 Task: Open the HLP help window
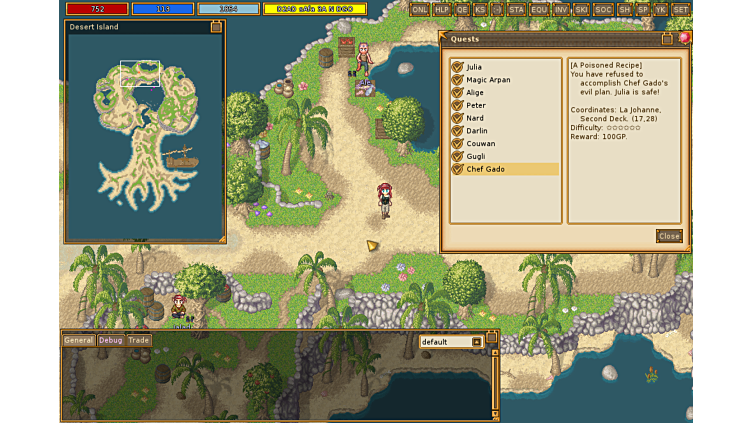click(x=441, y=9)
